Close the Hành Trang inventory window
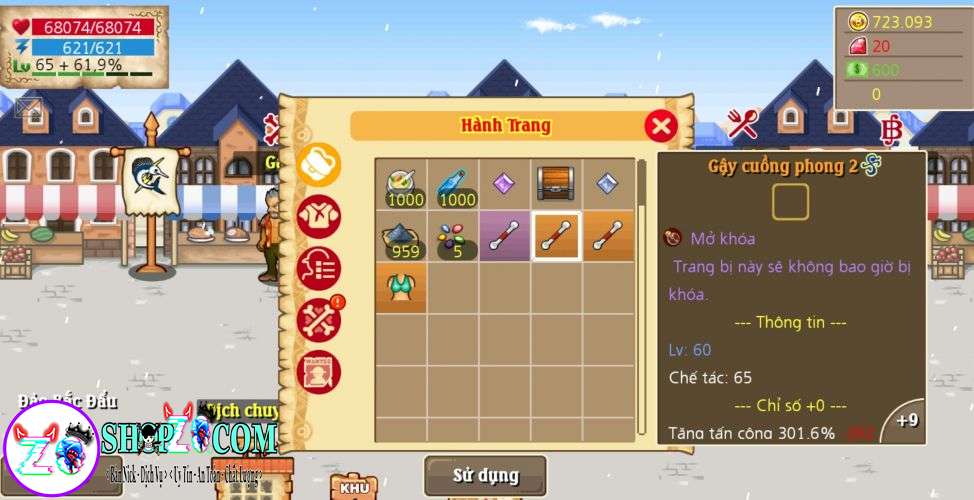974x500 pixels. pyautogui.click(x=660, y=126)
